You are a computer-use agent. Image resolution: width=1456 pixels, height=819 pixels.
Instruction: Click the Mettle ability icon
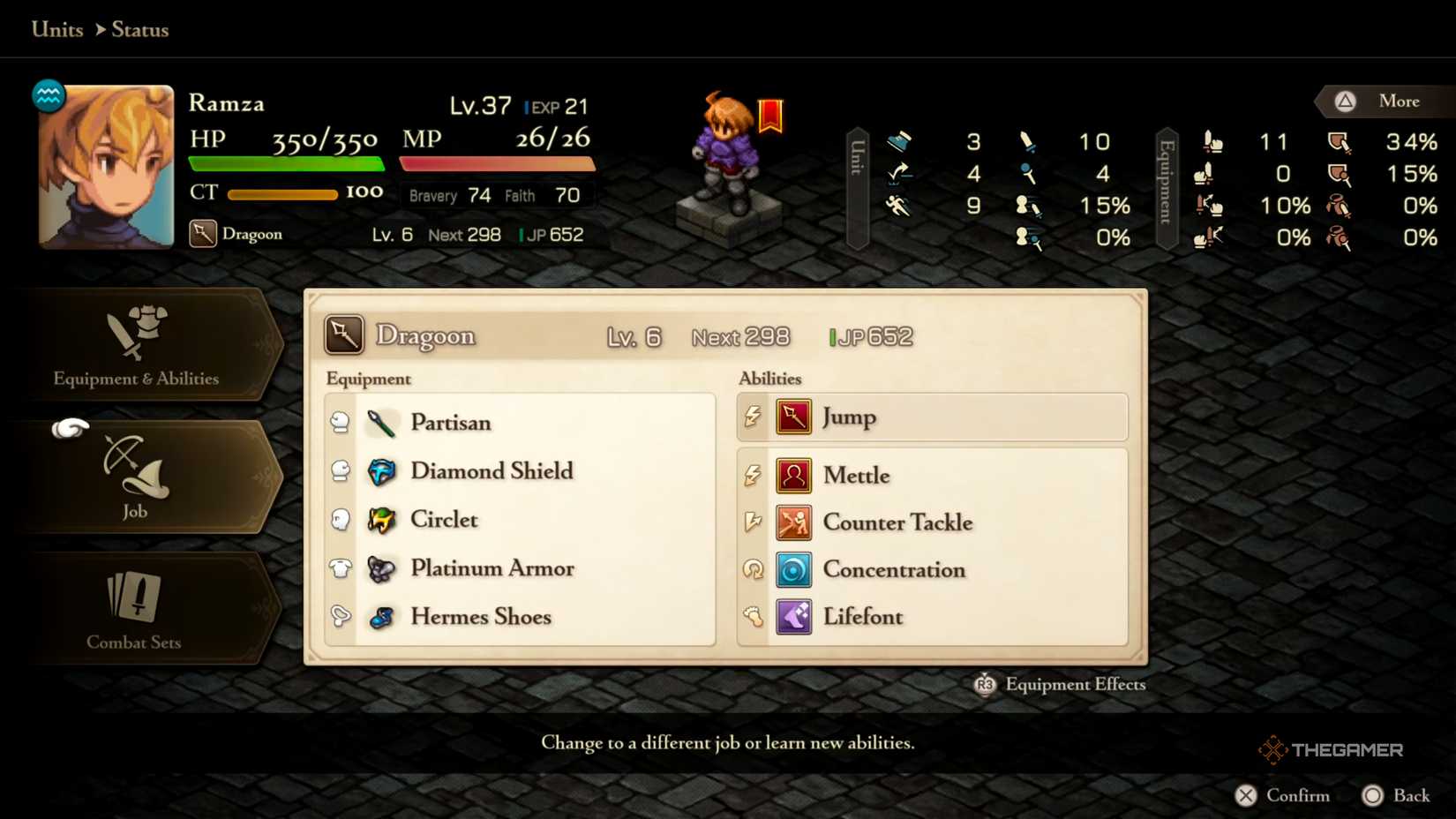click(792, 475)
